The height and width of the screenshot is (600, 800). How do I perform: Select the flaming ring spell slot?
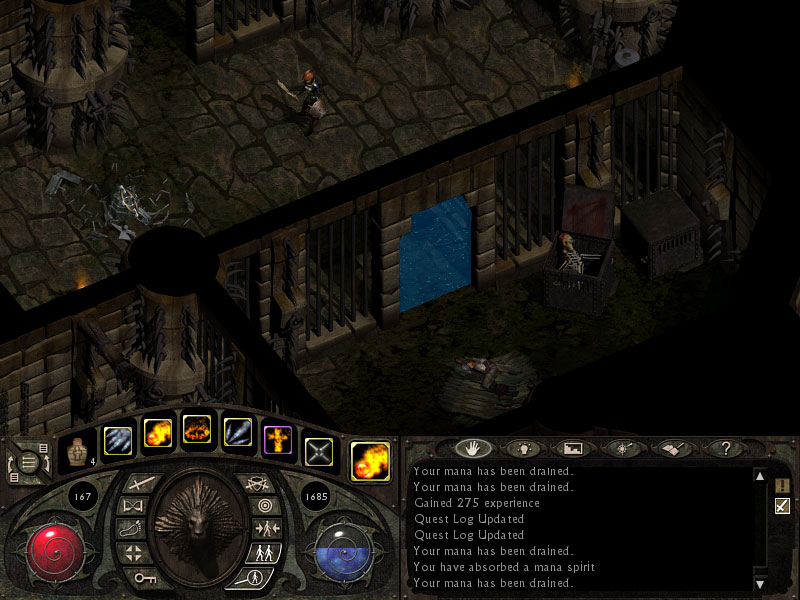point(197,434)
